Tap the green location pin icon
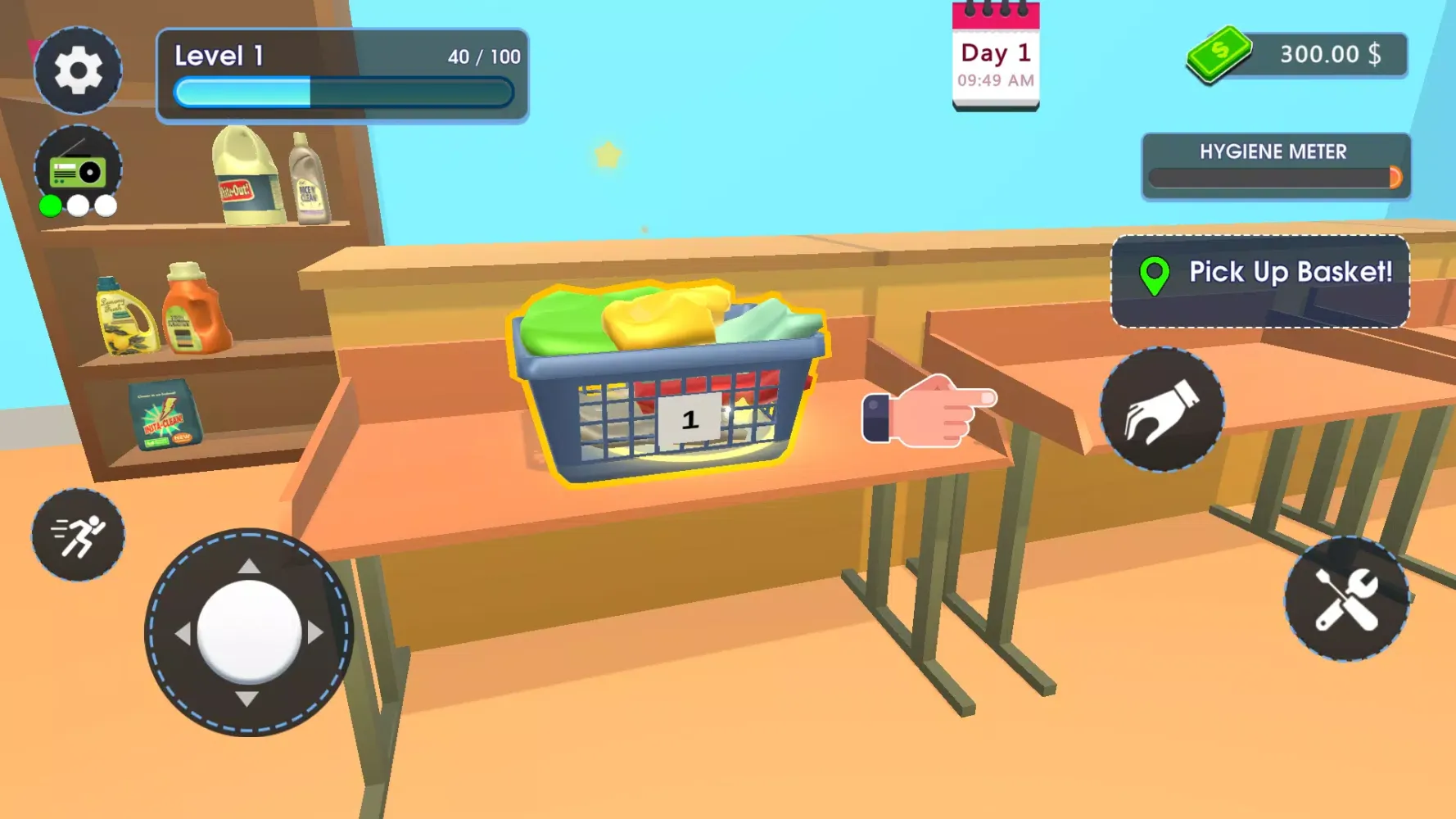Image resolution: width=1456 pixels, height=819 pixels. [1153, 273]
